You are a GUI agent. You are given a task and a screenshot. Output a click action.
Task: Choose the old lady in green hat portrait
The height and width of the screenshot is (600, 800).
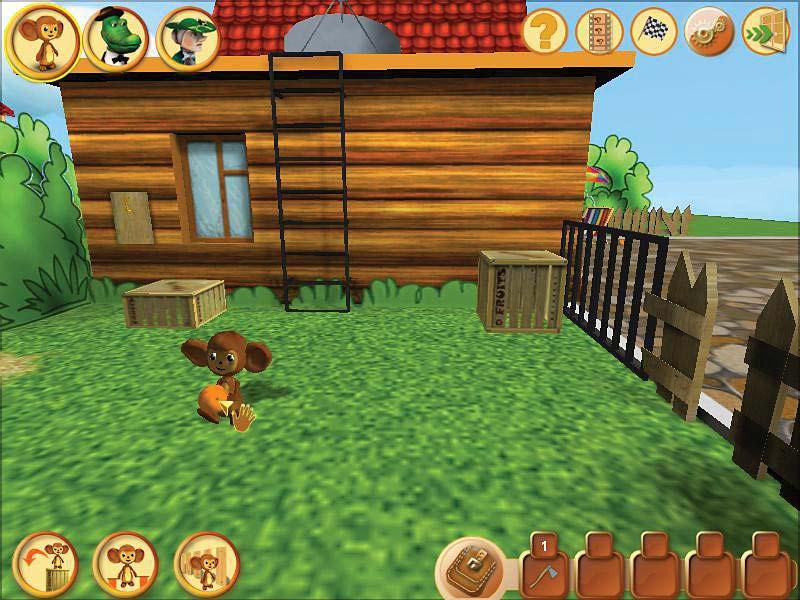(188, 39)
